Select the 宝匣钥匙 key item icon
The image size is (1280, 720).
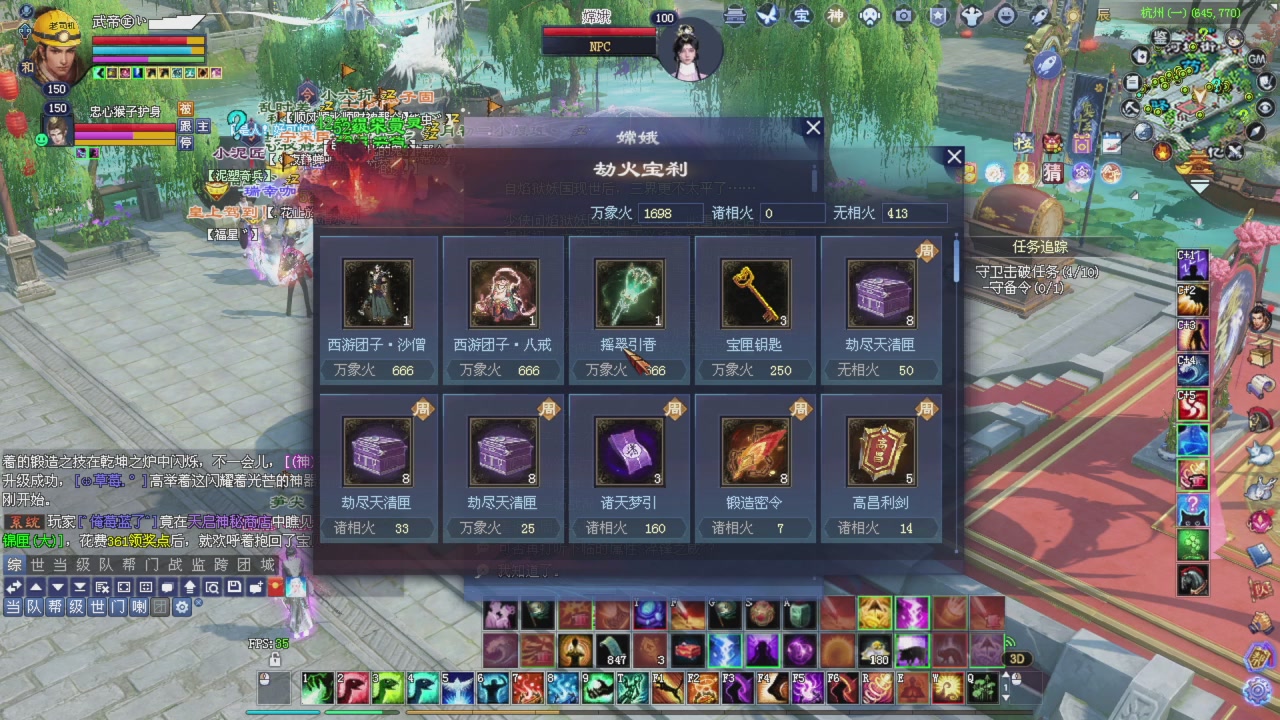[755, 293]
